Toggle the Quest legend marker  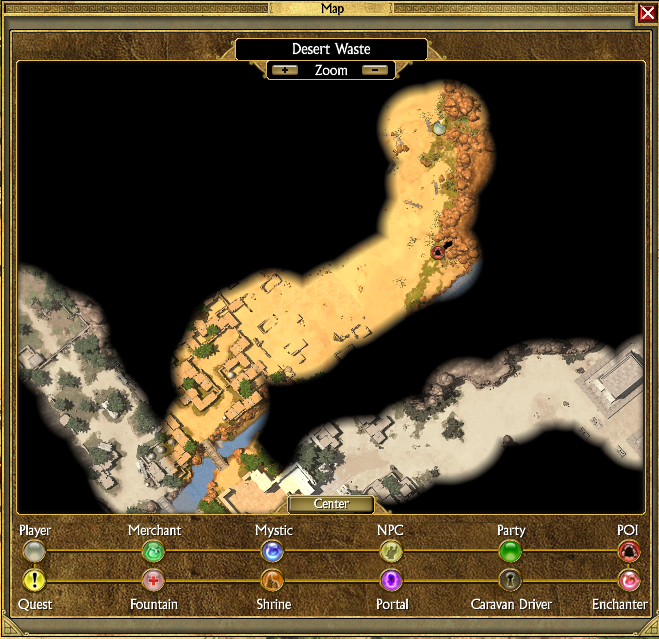coord(35,580)
